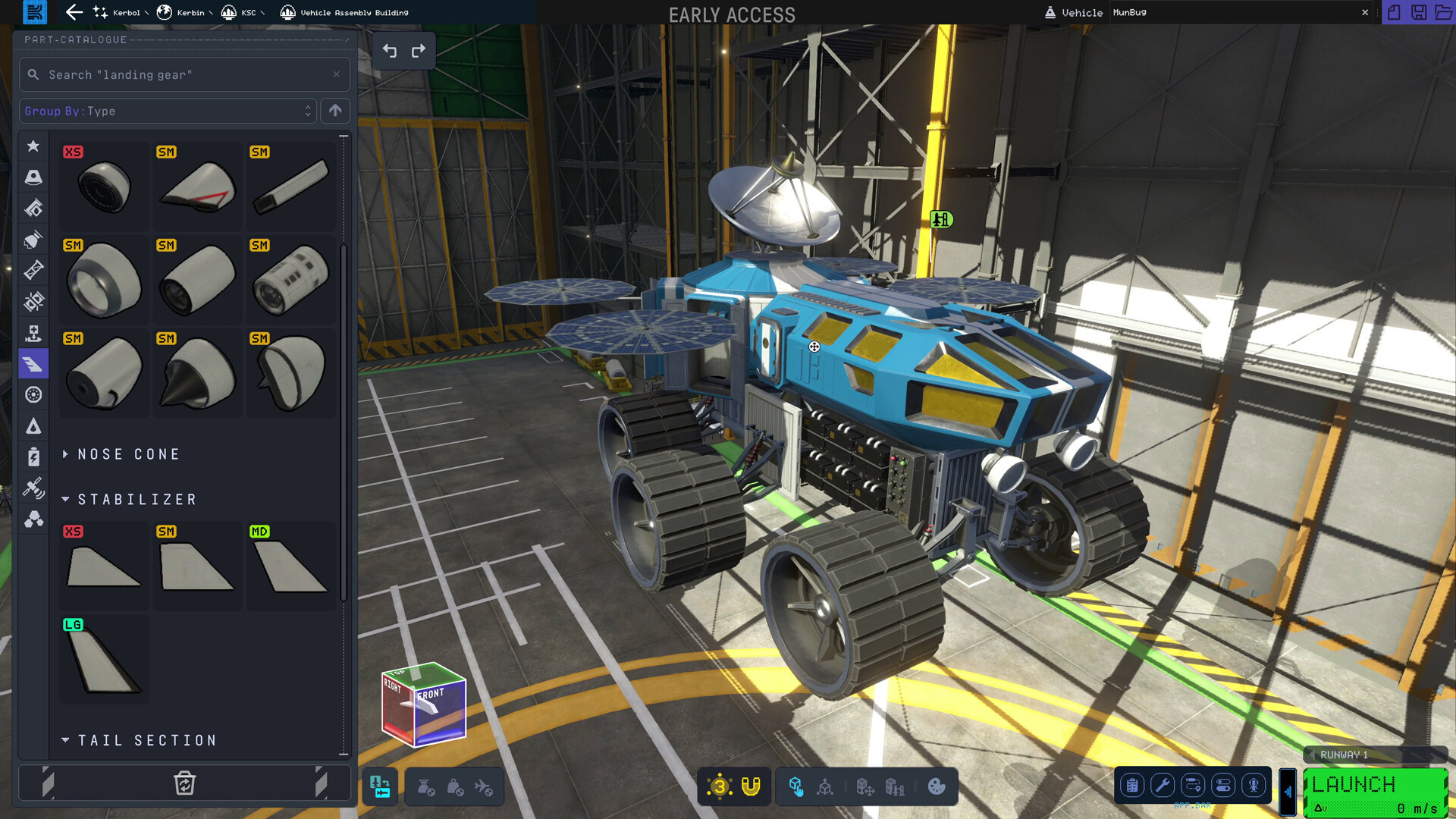Select the Wheels part category
This screenshot has width=1456, height=819.
click(x=33, y=394)
